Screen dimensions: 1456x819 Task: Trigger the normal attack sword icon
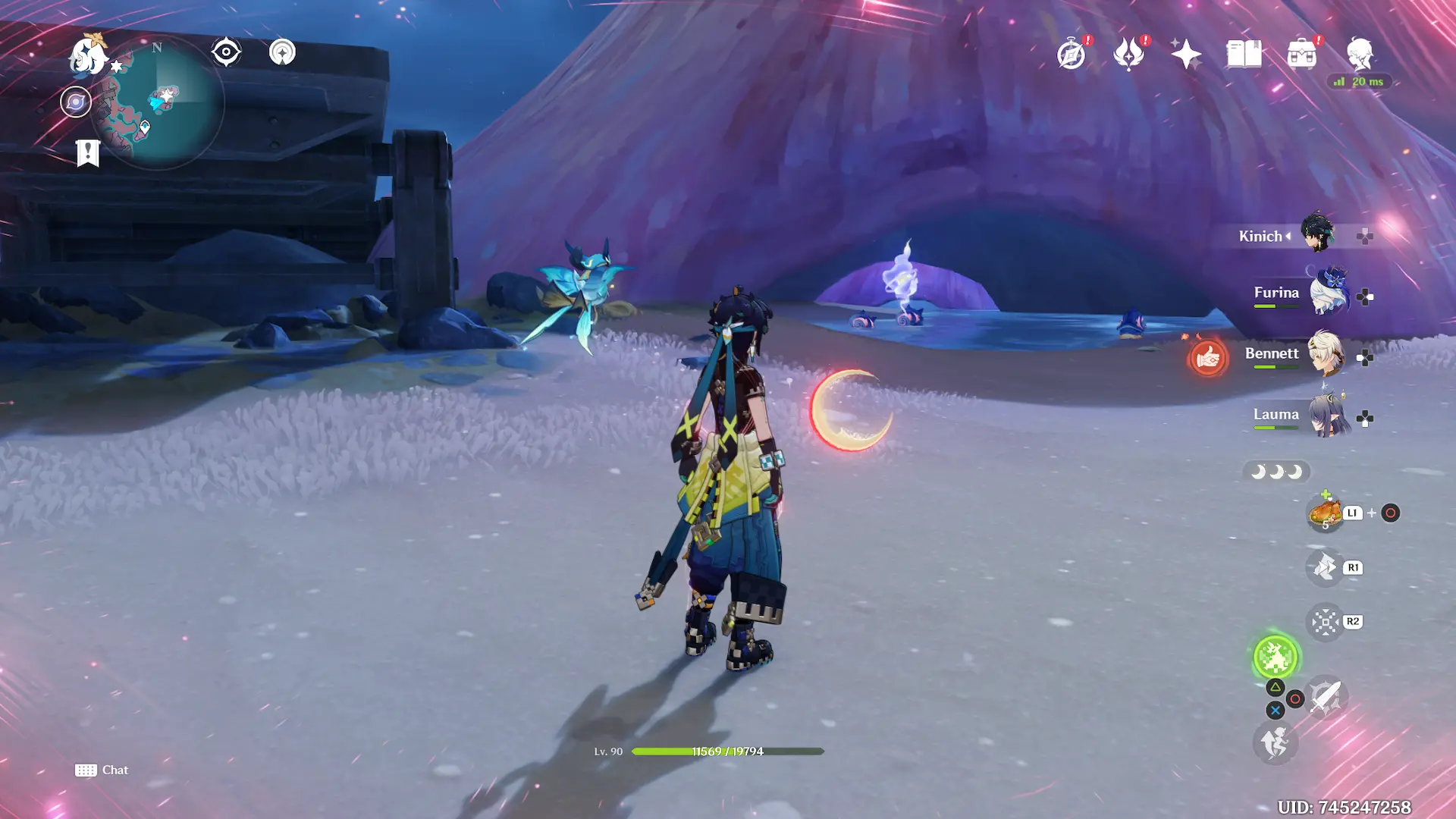(1325, 695)
